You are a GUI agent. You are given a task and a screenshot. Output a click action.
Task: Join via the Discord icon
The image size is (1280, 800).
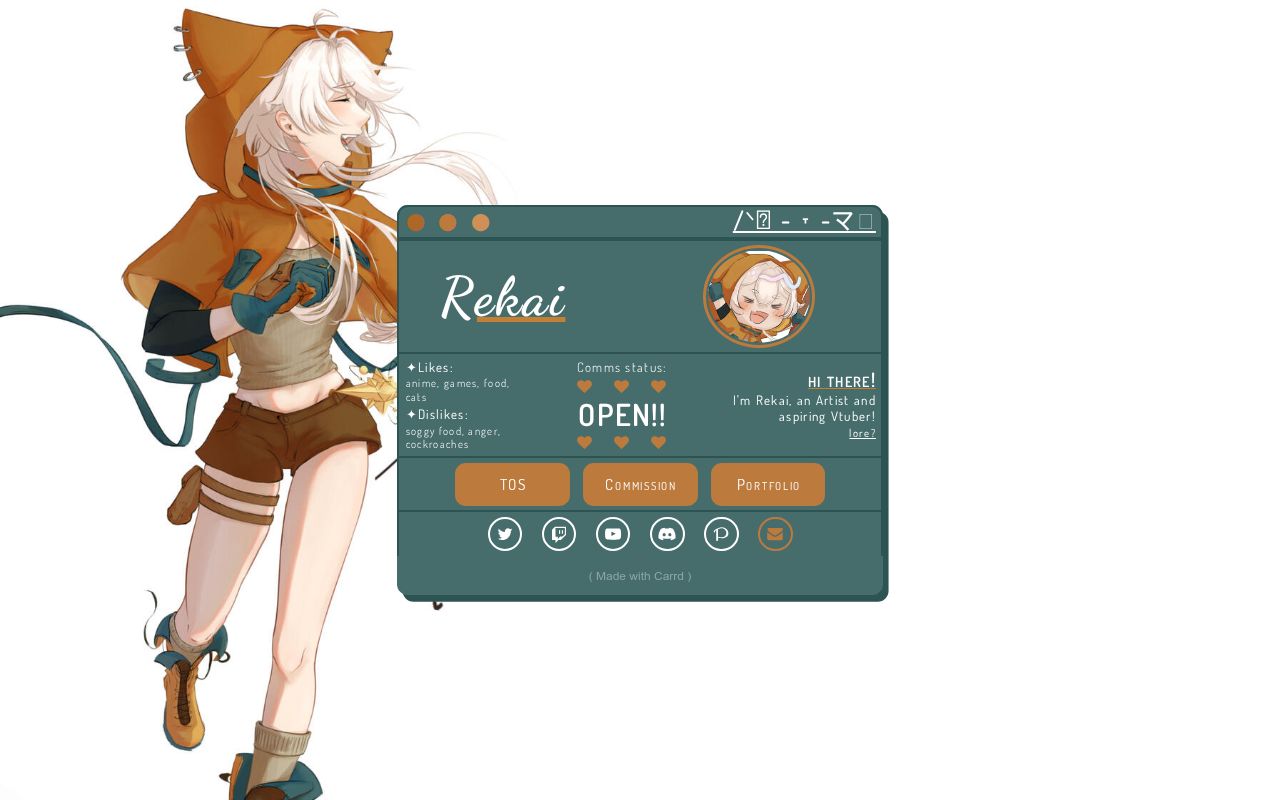(x=667, y=534)
